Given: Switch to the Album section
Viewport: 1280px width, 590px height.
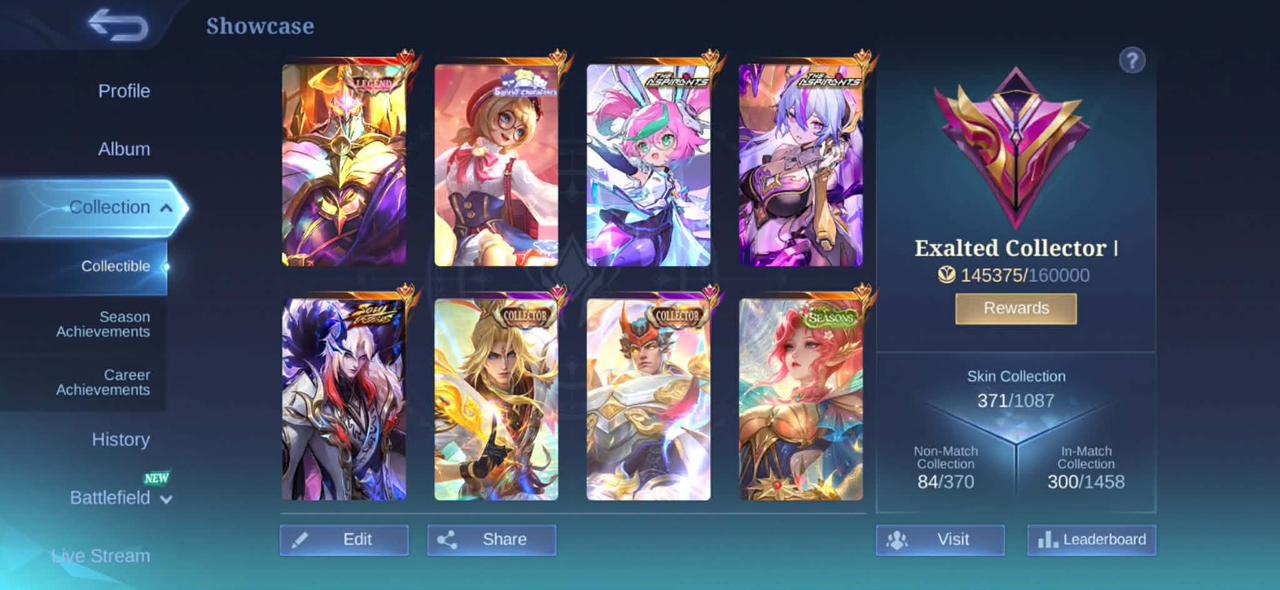Looking at the screenshot, I should [x=124, y=149].
